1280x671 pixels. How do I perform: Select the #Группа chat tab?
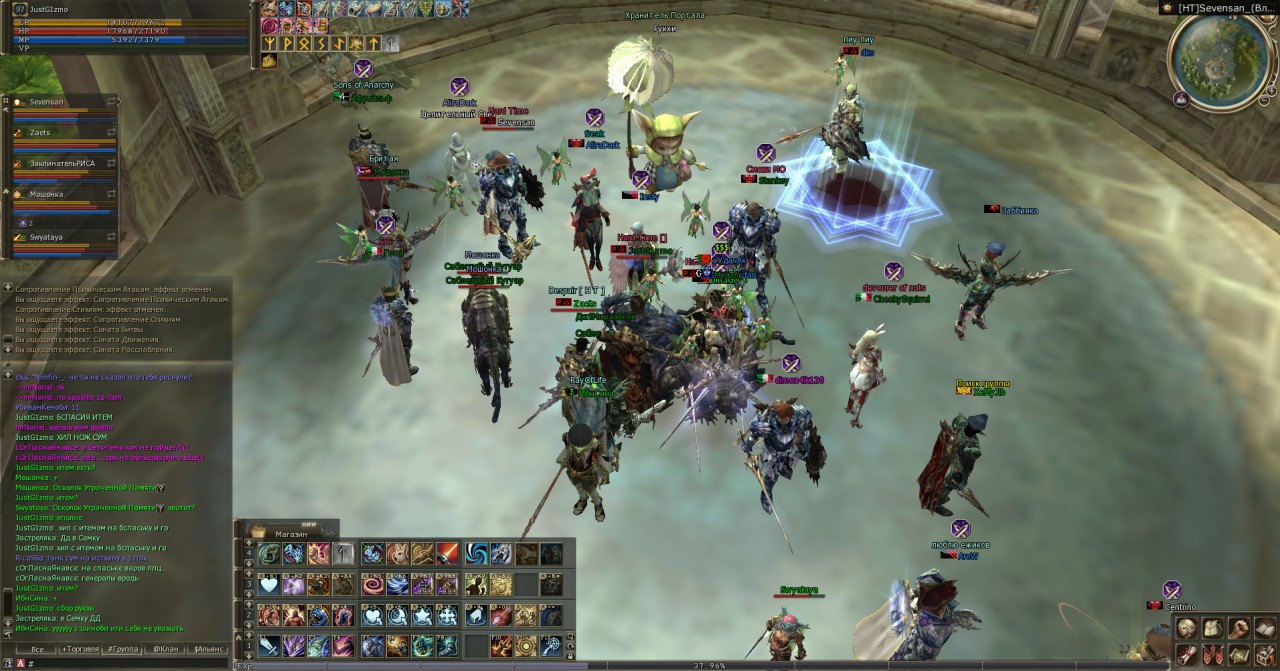tap(124, 650)
